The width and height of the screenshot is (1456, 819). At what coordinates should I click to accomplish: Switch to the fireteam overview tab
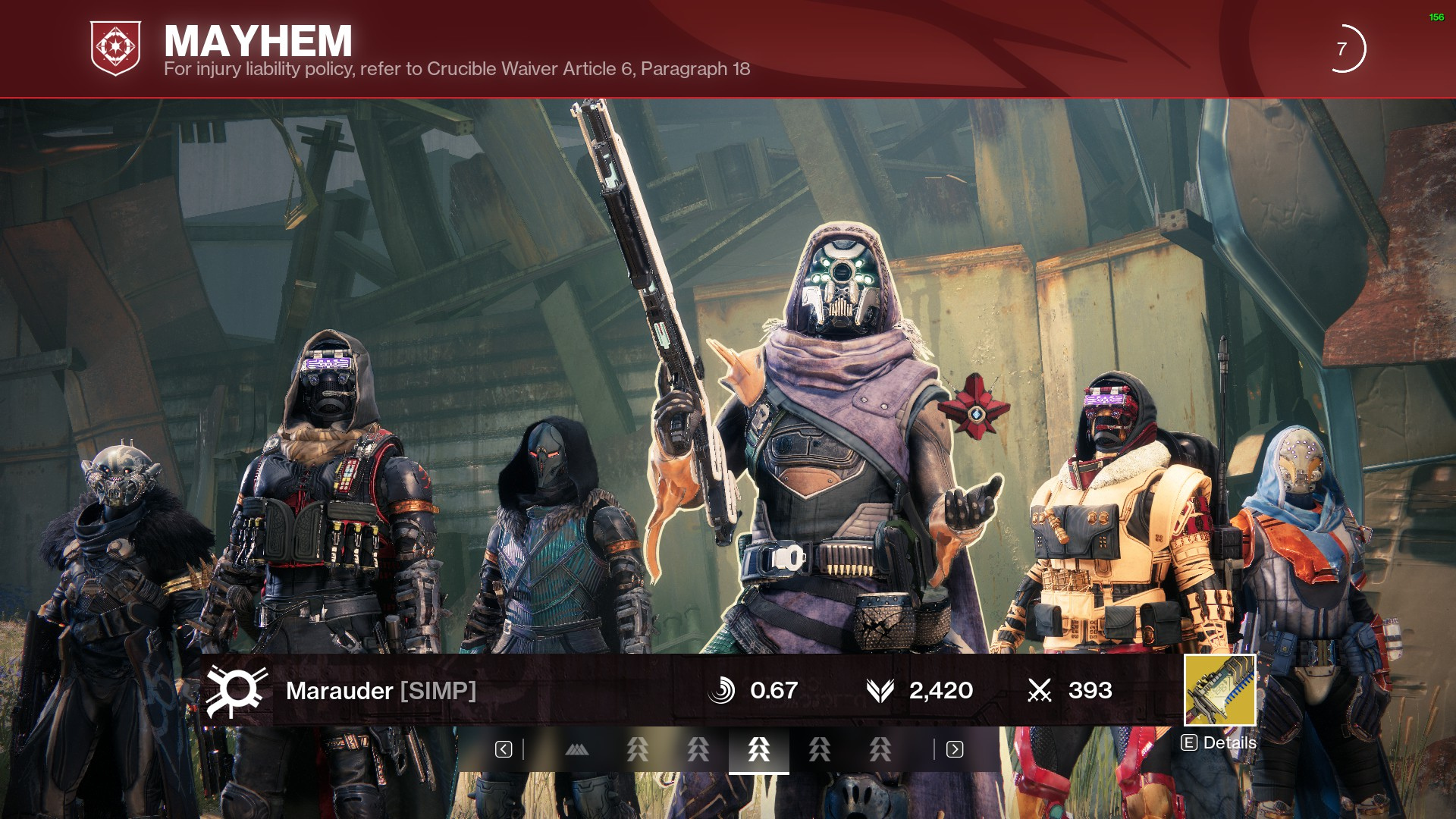coord(577,750)
